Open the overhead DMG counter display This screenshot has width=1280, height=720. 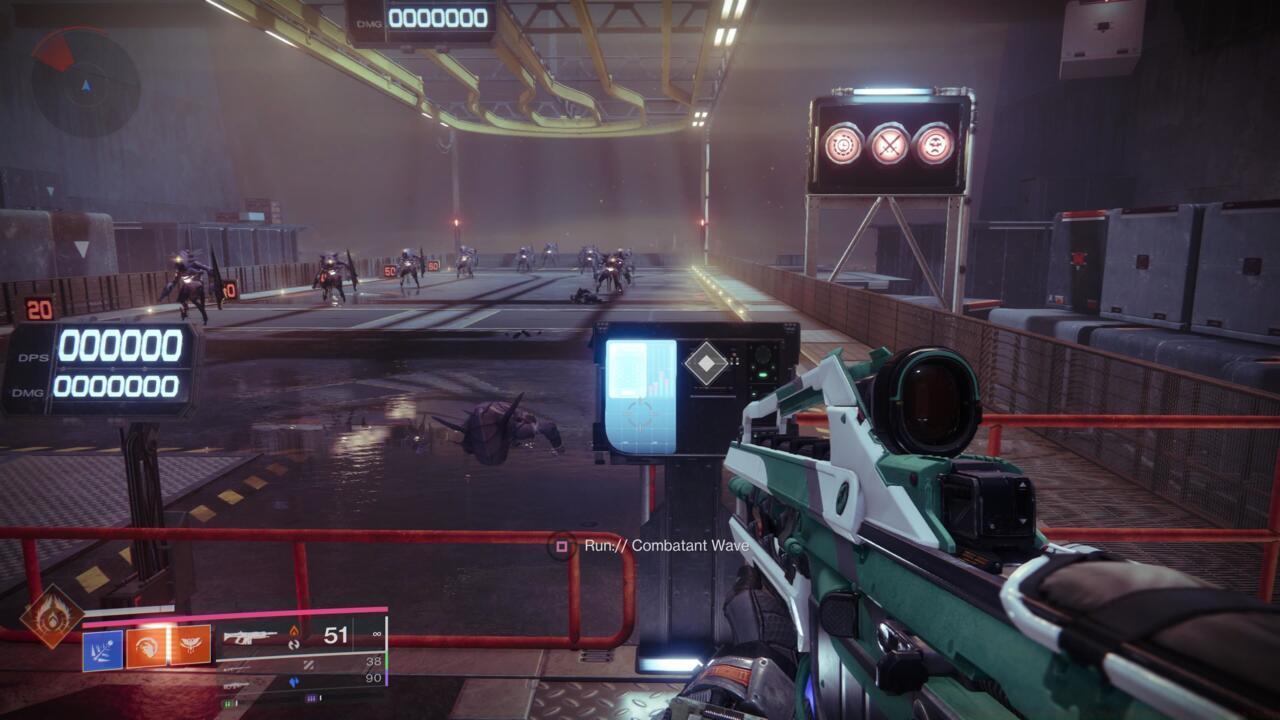point(438,17)
